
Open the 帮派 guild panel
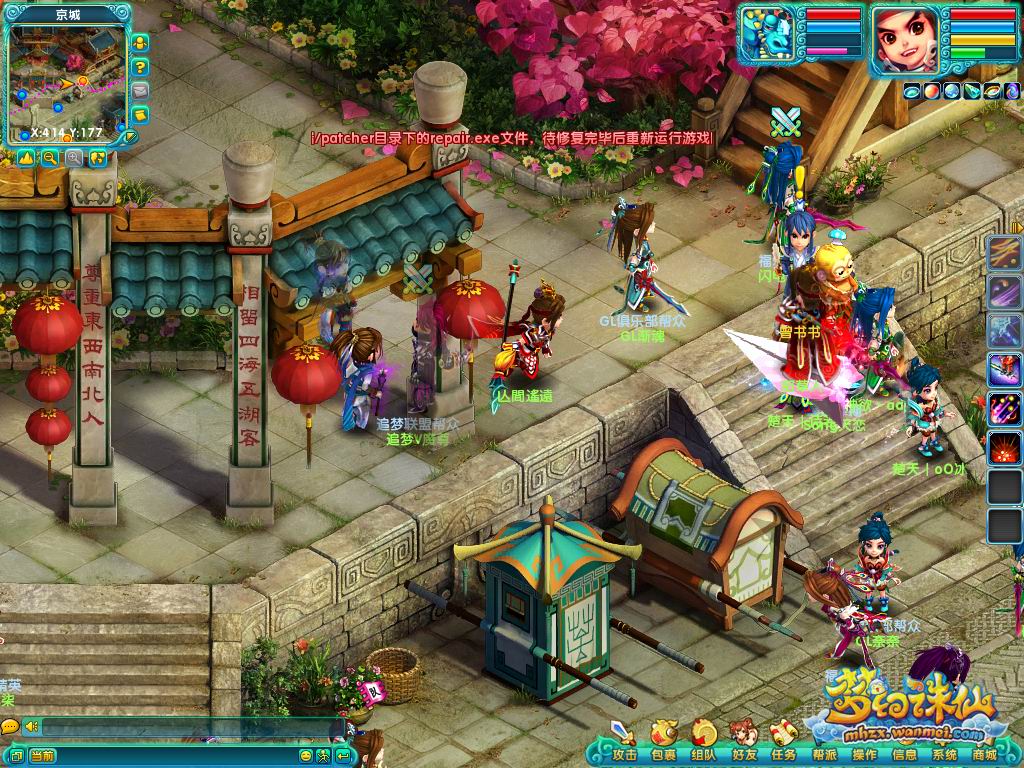[824, 755]
